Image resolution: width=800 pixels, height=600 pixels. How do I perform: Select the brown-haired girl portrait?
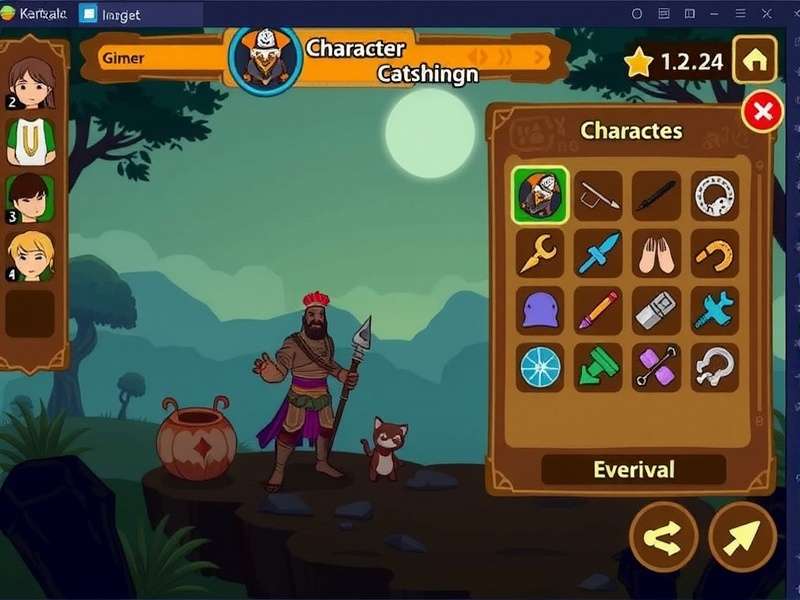[x=30, y=82]
